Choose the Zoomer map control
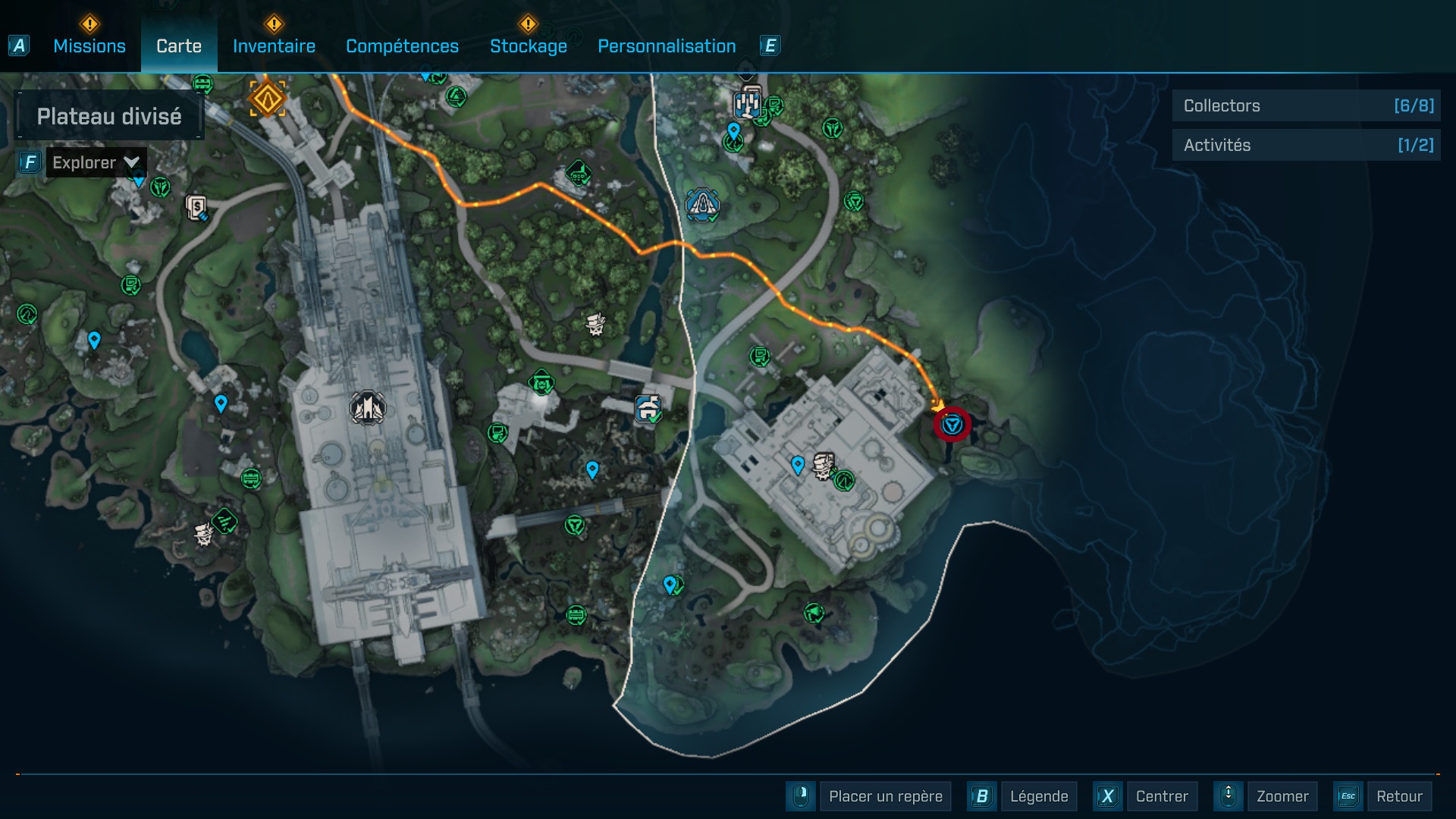Viewport: 1456px width, 819px height. click(1282, 796)
